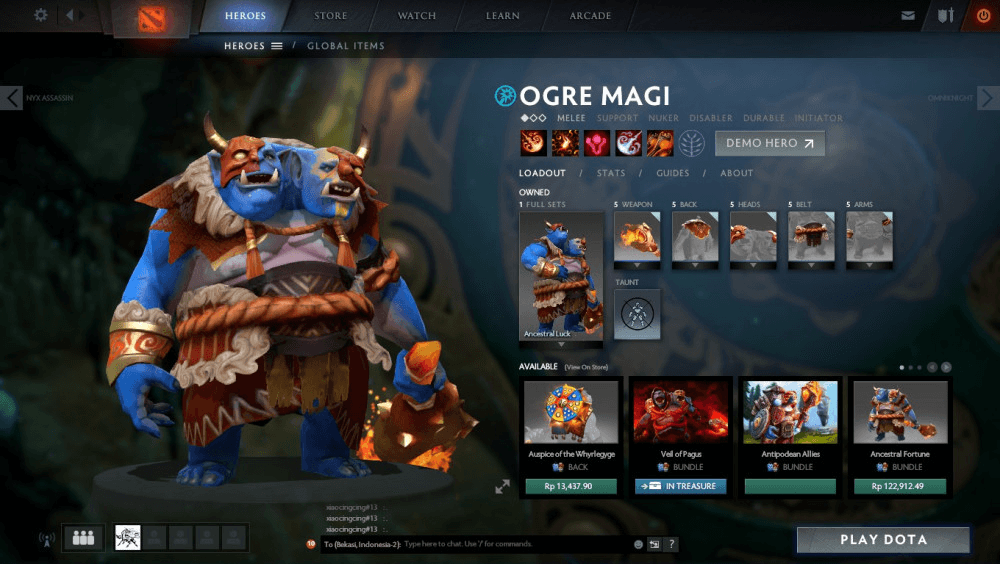This screenshot has height=564, width=1000.
Task: Show the About section
Action: (737, 173)
